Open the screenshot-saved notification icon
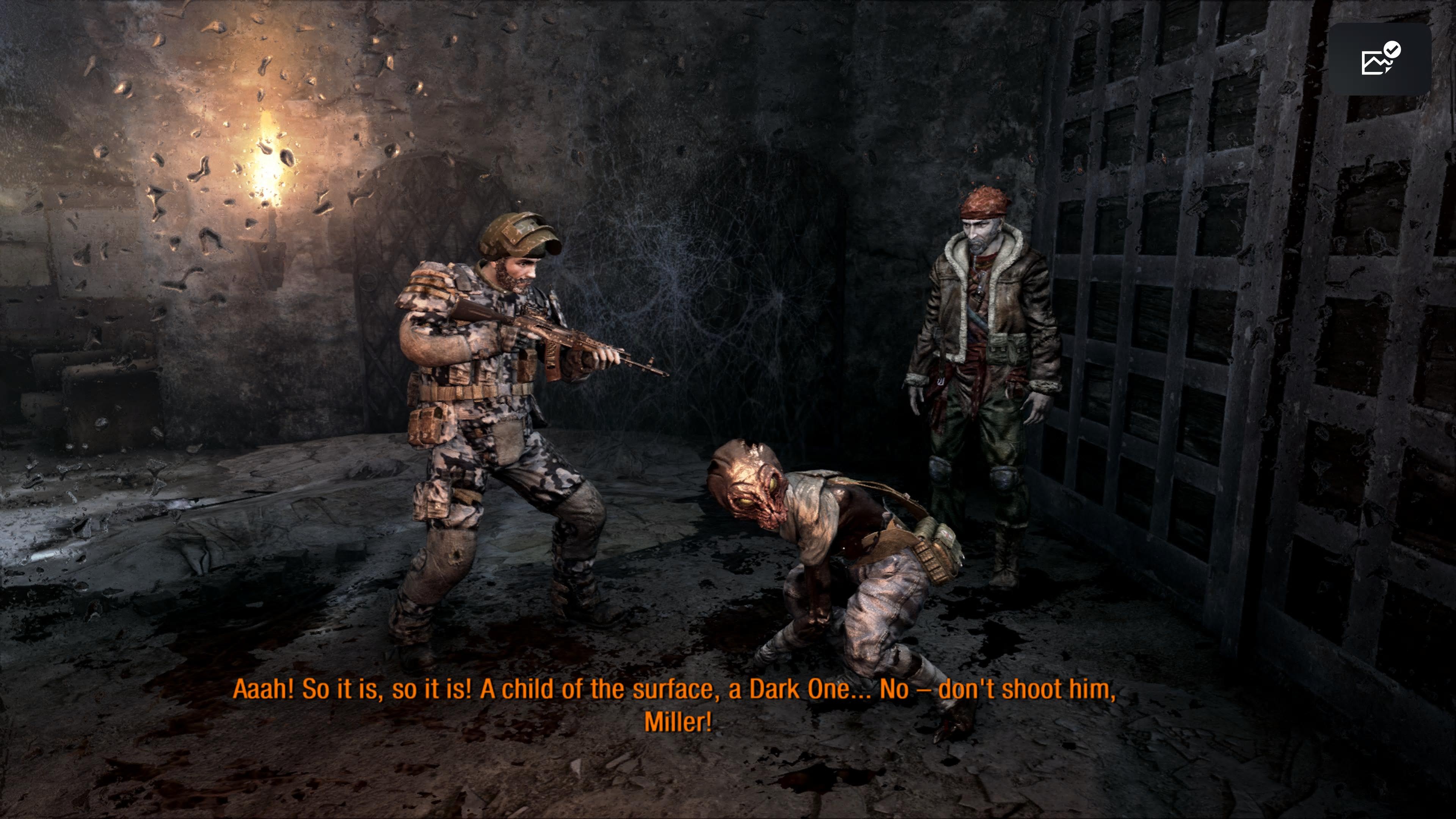The width and height of the screenshot is (1456, 819). coord(1379,60)
